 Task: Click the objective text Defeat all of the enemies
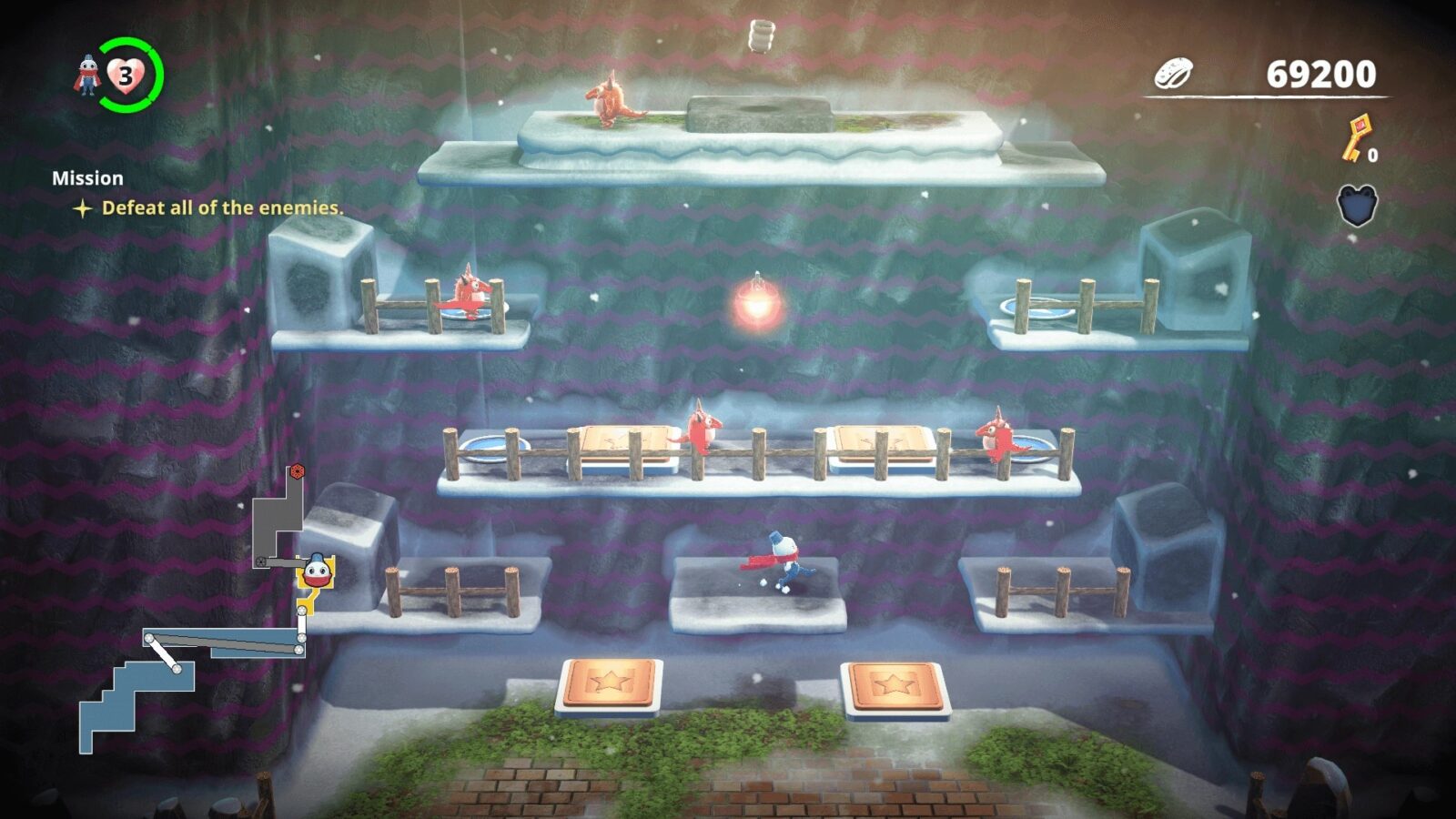[223, 208]
